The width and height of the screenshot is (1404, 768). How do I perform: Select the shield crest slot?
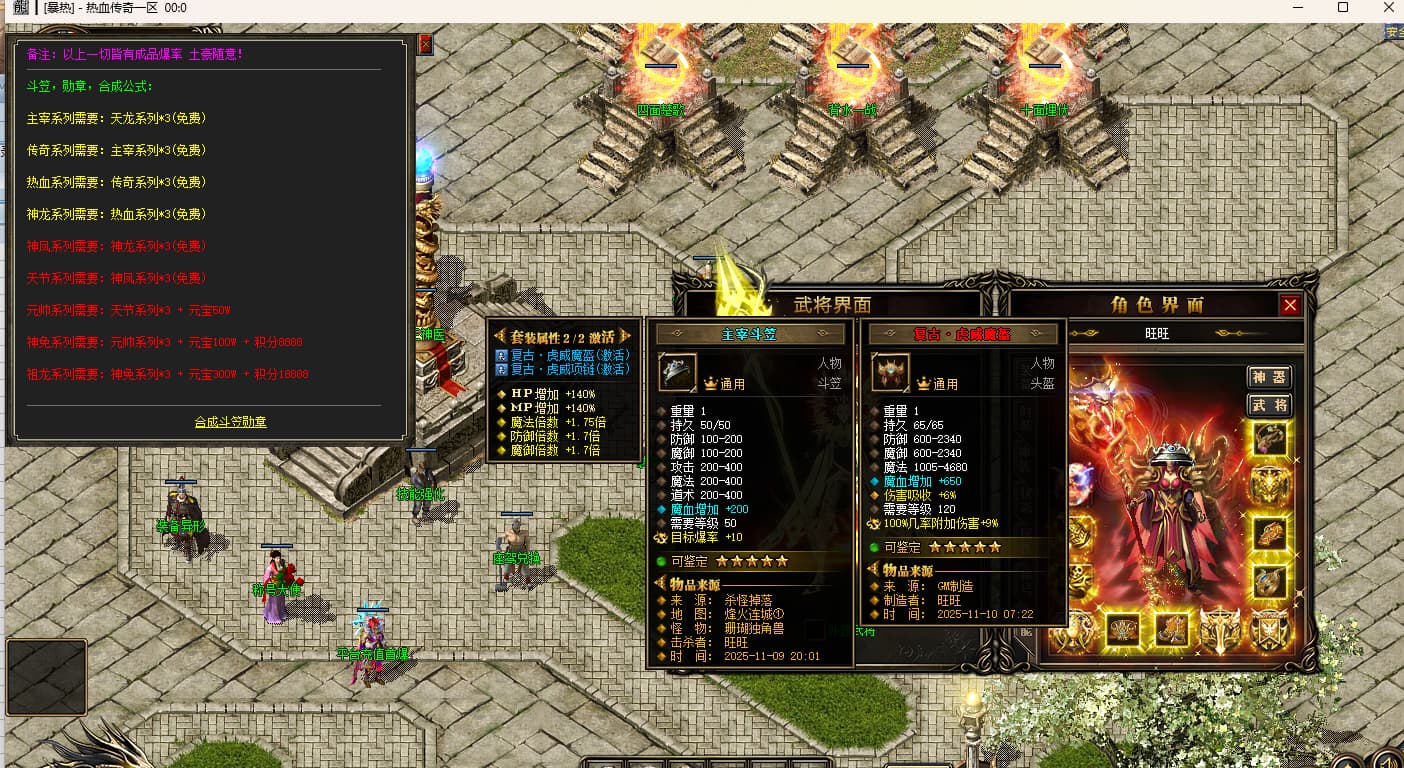[1269, 630]
